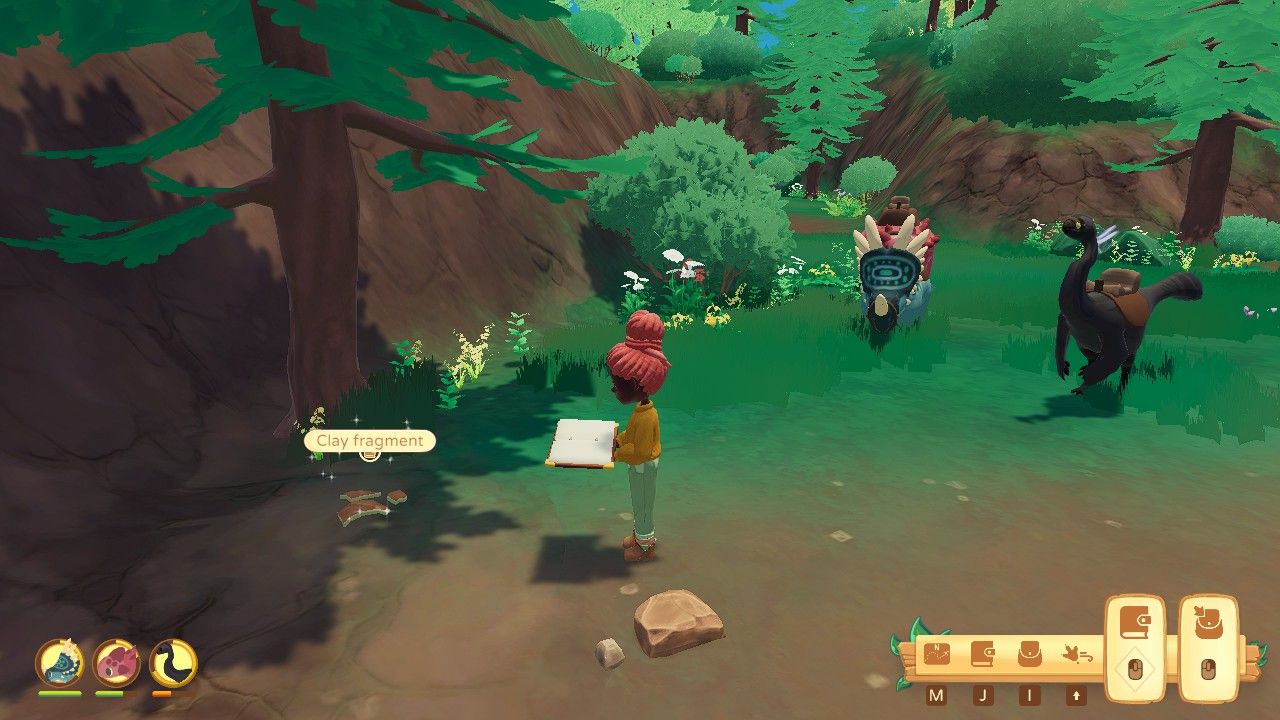This screenshot has height=720, width=1280.
Task: Click the mouse icon inside the diamond outline
Action: [x=1136, y=668]
